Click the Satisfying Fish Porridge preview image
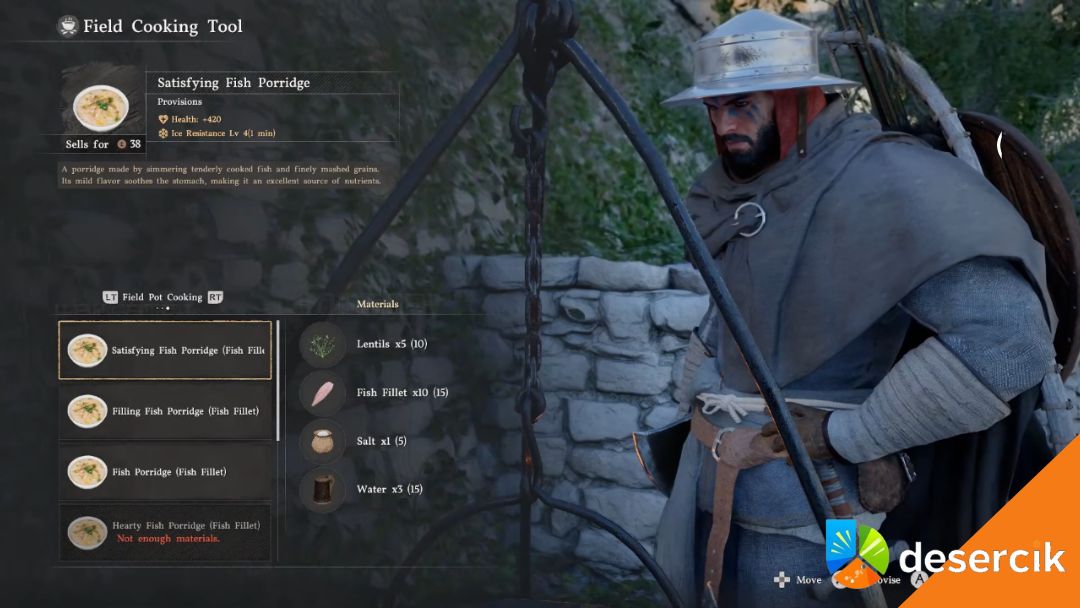This screenshot has width=1080, height=608. click(101, 105)
